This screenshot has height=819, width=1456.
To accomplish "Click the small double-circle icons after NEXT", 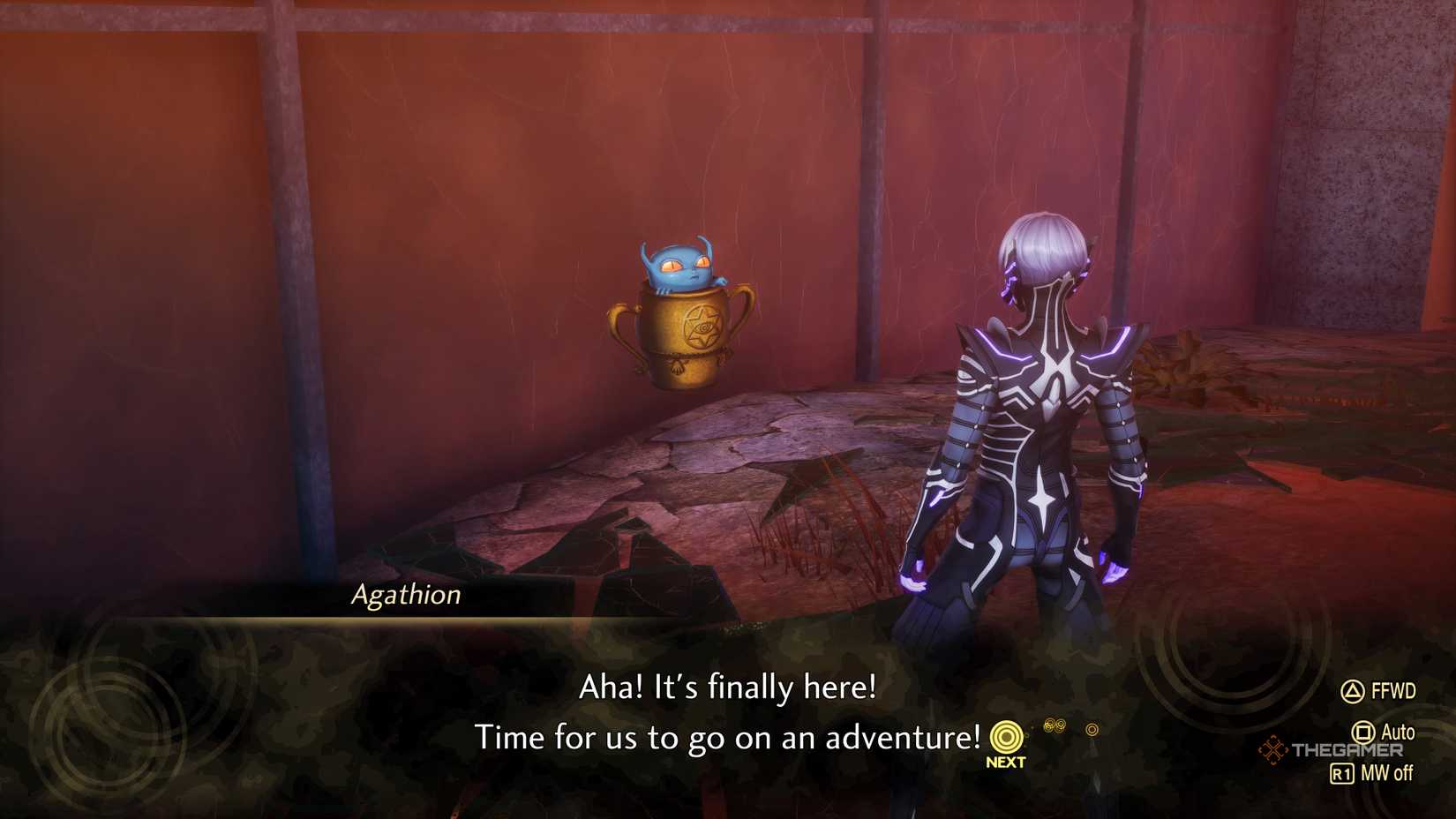I will tap(1055, 725).
